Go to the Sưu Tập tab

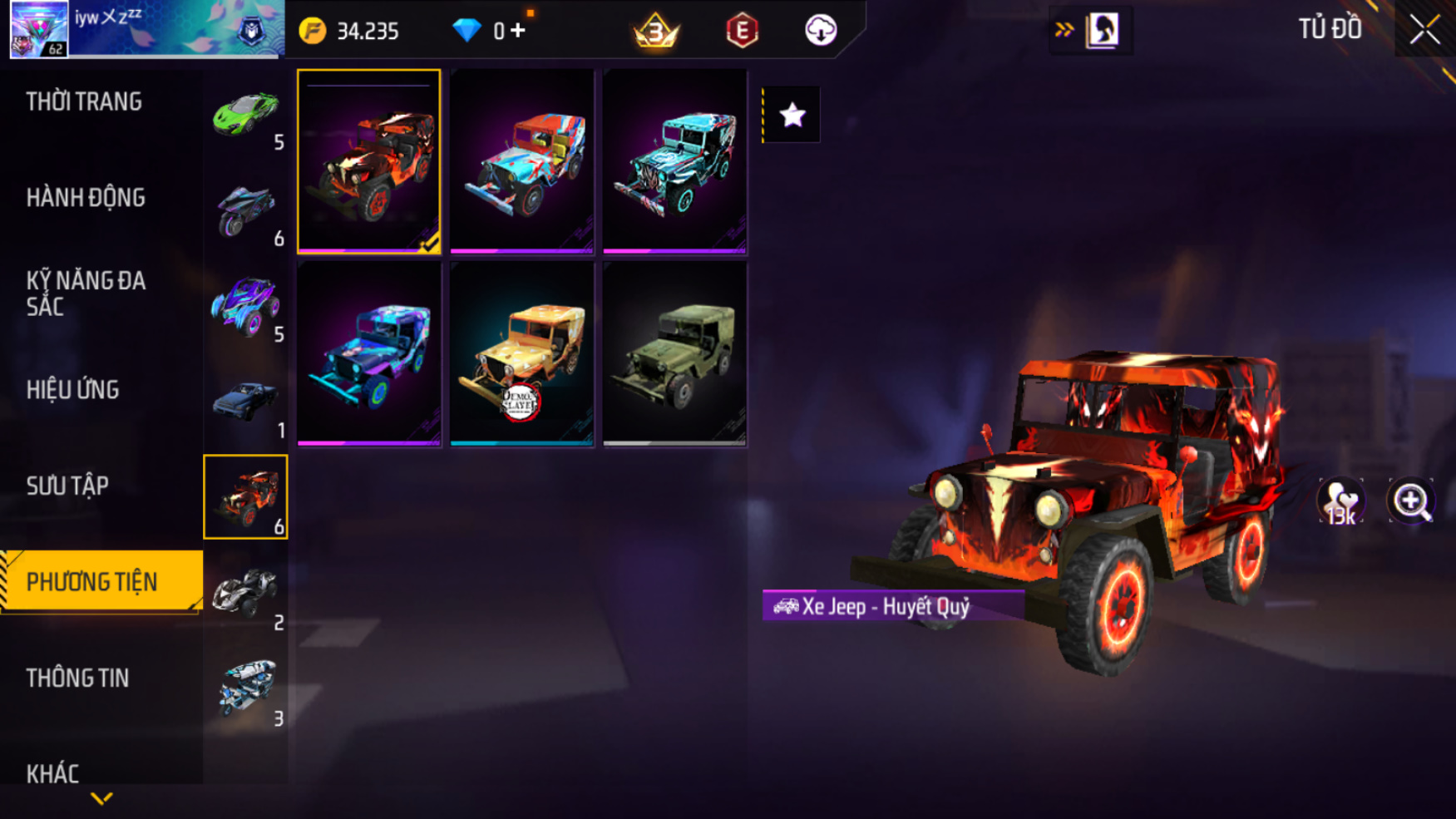point(67,486)
